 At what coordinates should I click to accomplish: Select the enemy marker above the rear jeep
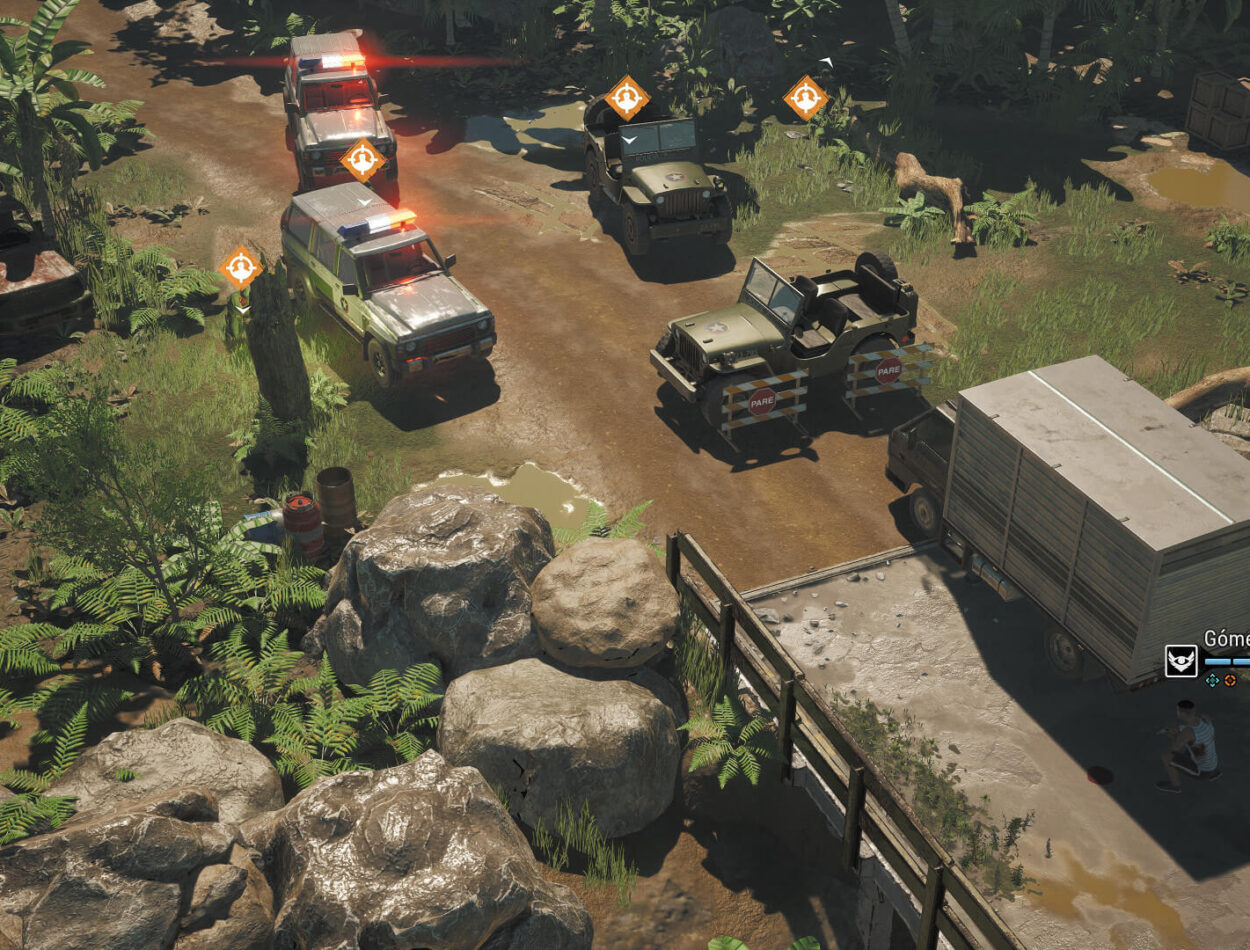point(627,98)
